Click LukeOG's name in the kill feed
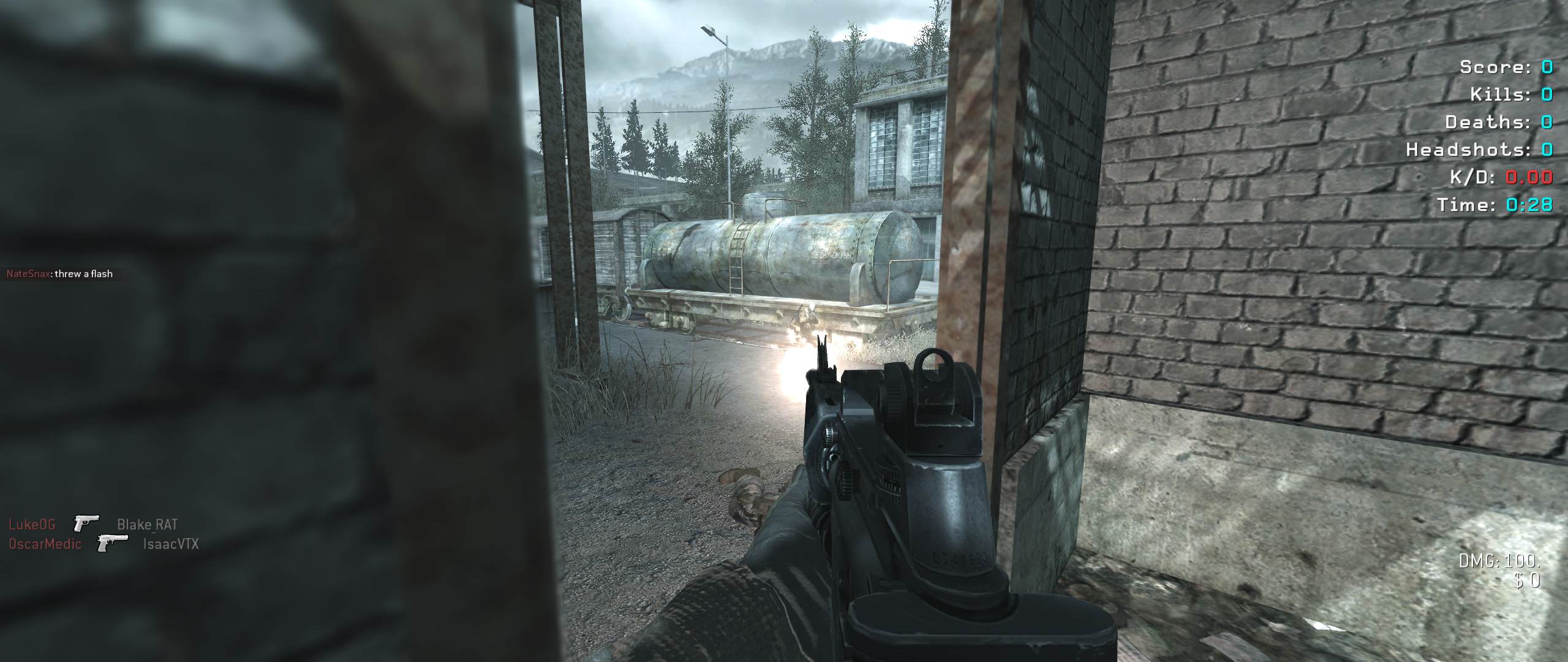 coord(32,525)
